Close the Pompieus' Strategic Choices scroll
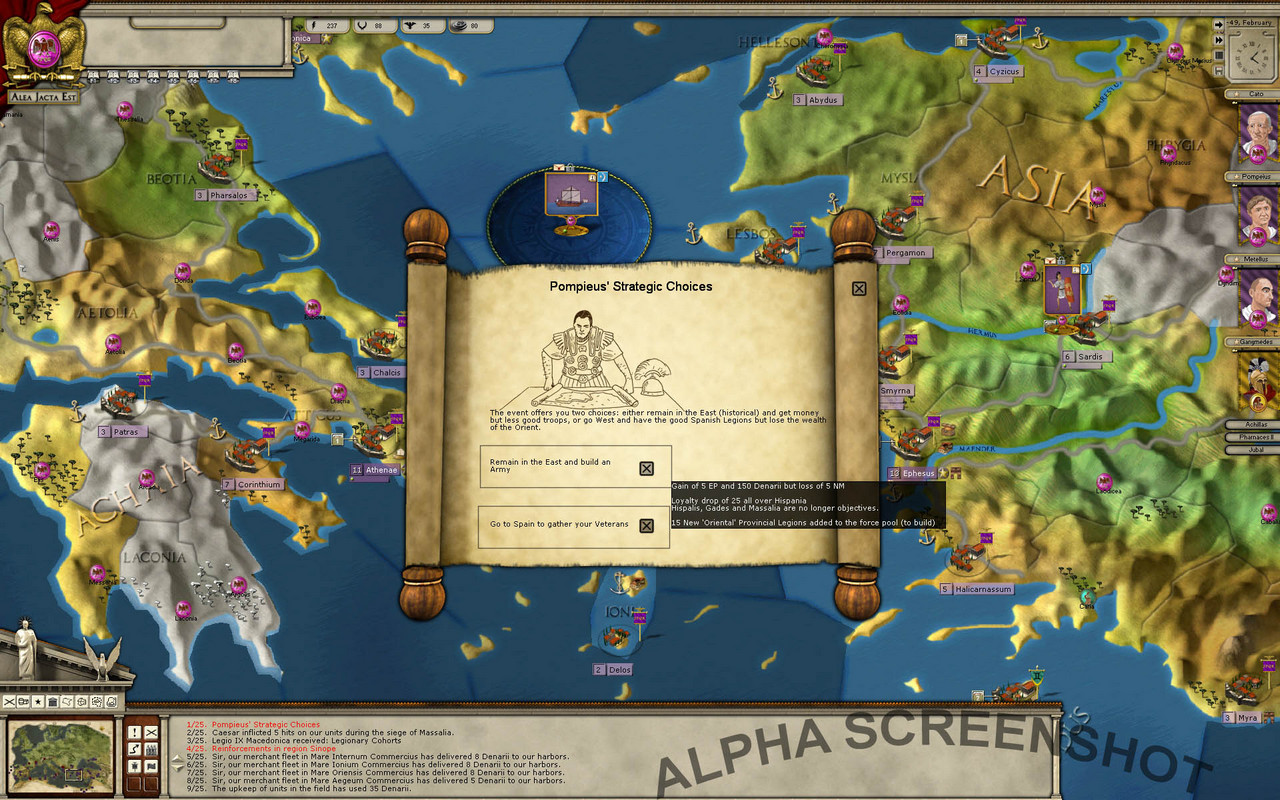1280x800 pixels. [x=858, y=289]
